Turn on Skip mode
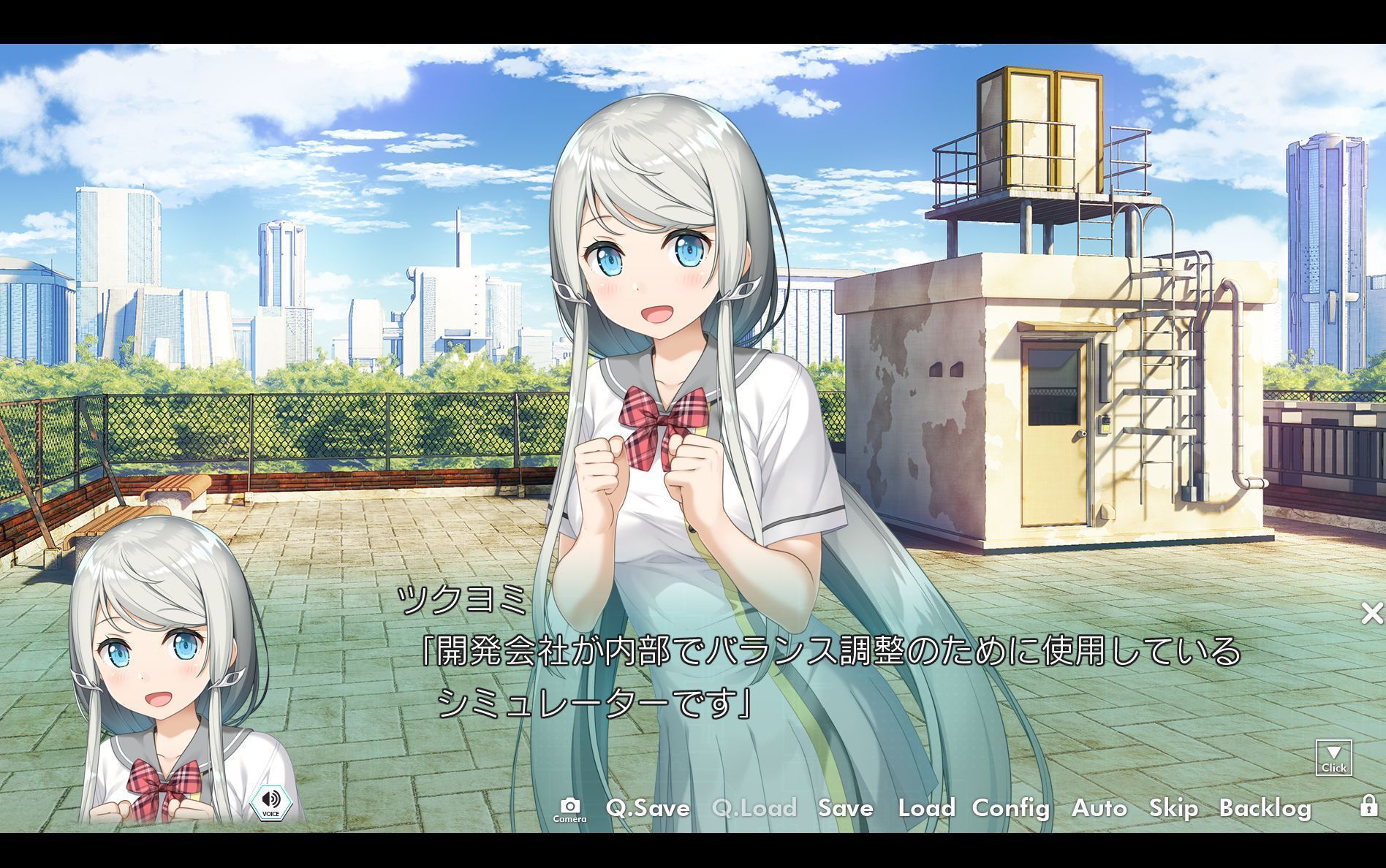 (x=1173, y=809)
